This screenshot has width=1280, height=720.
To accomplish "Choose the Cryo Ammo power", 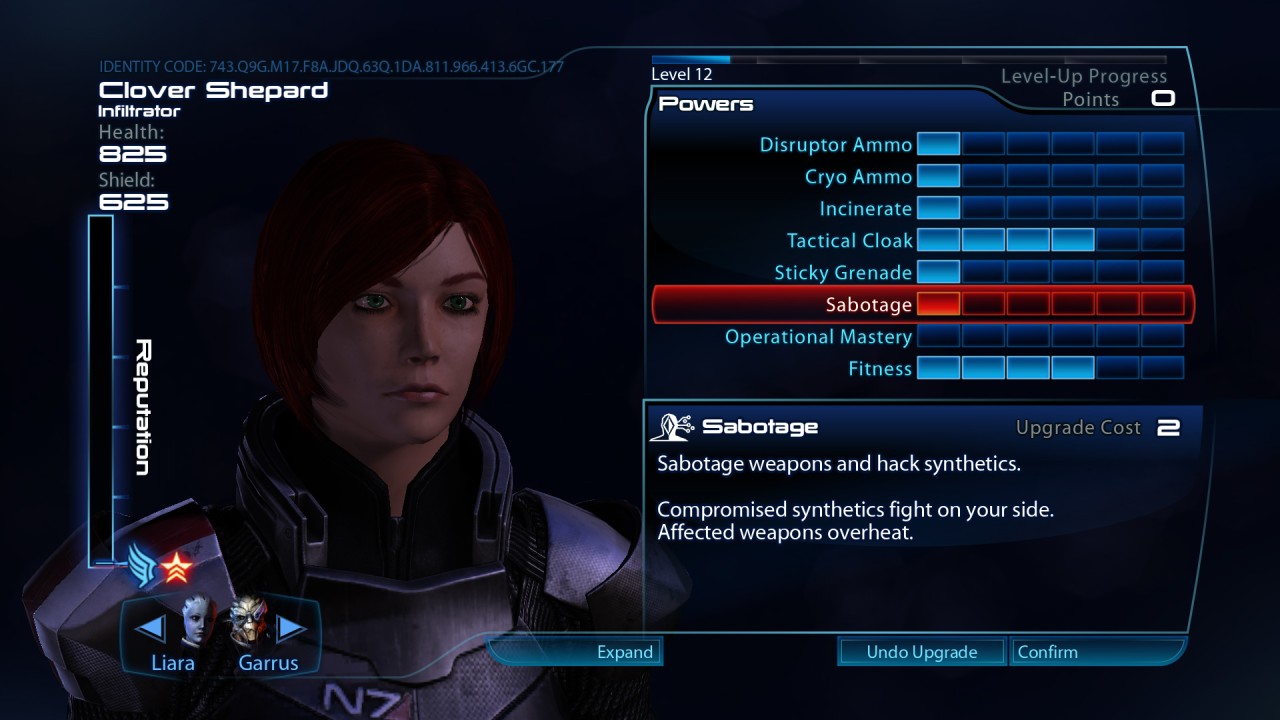I will [x=858, y=177].
